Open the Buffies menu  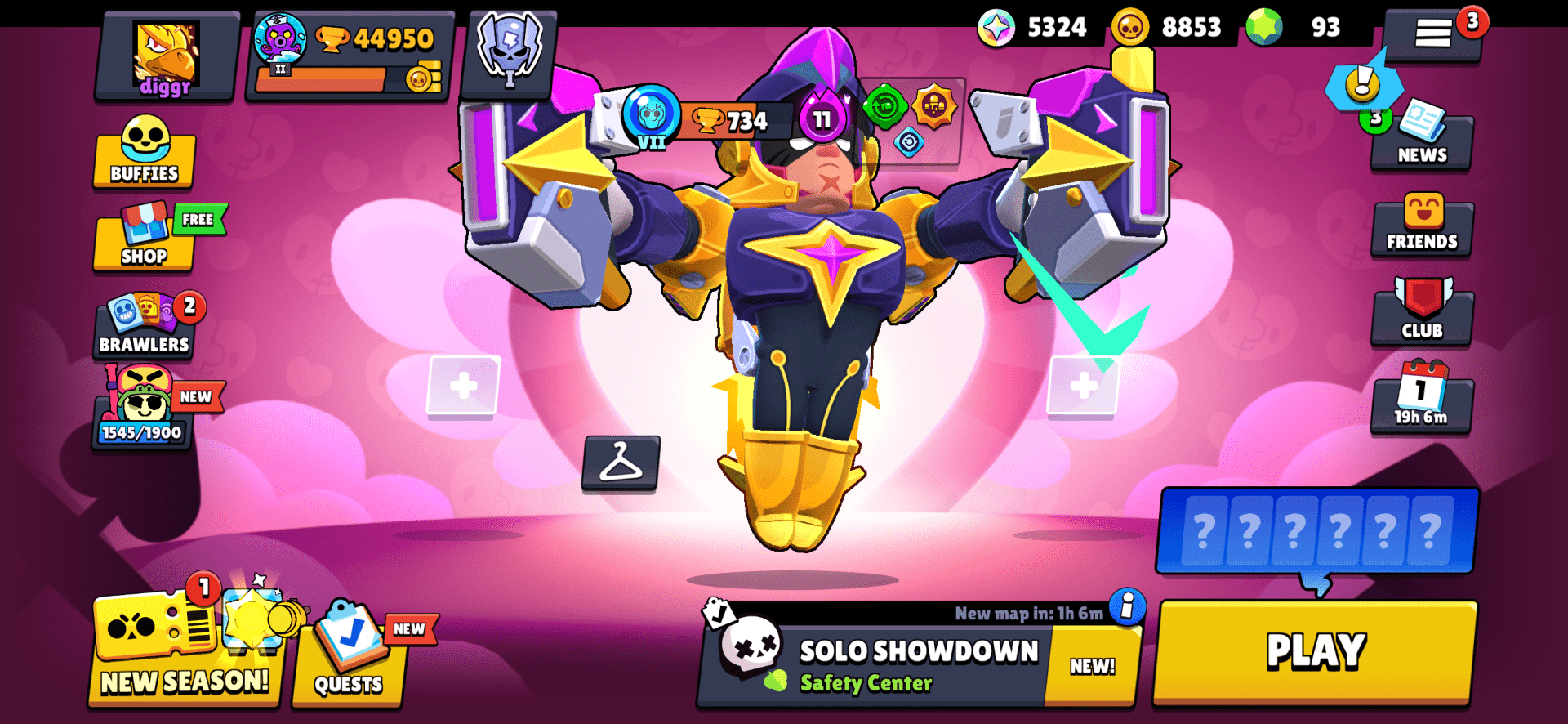click(x=144, y=158)
